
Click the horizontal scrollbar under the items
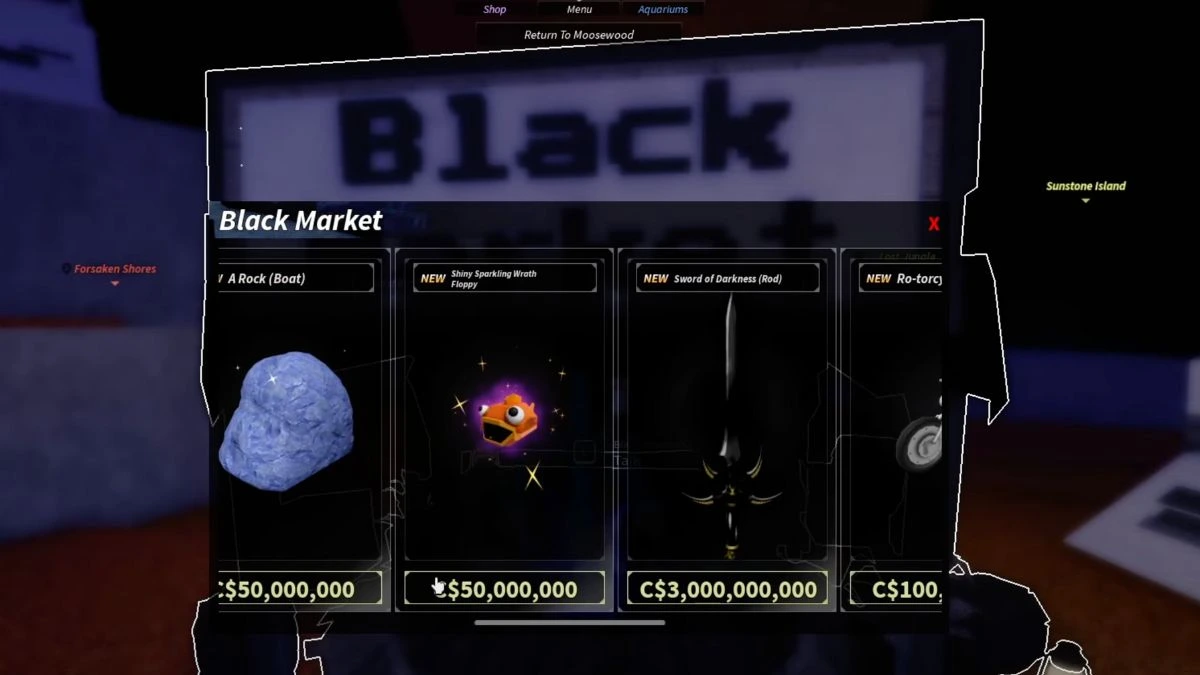point(569,622)
